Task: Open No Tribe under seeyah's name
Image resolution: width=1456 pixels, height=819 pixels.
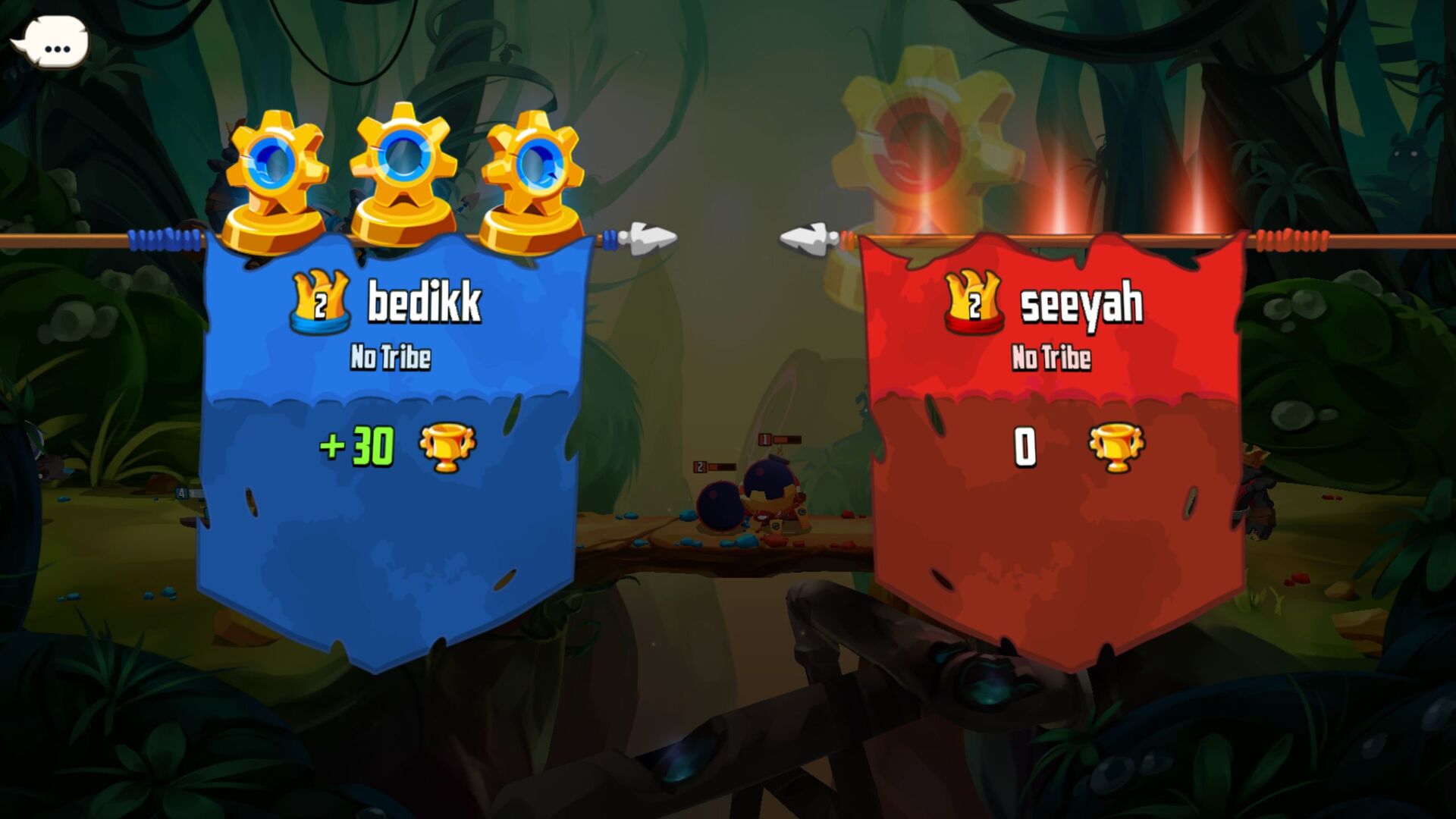Action: pos(1053,355)
